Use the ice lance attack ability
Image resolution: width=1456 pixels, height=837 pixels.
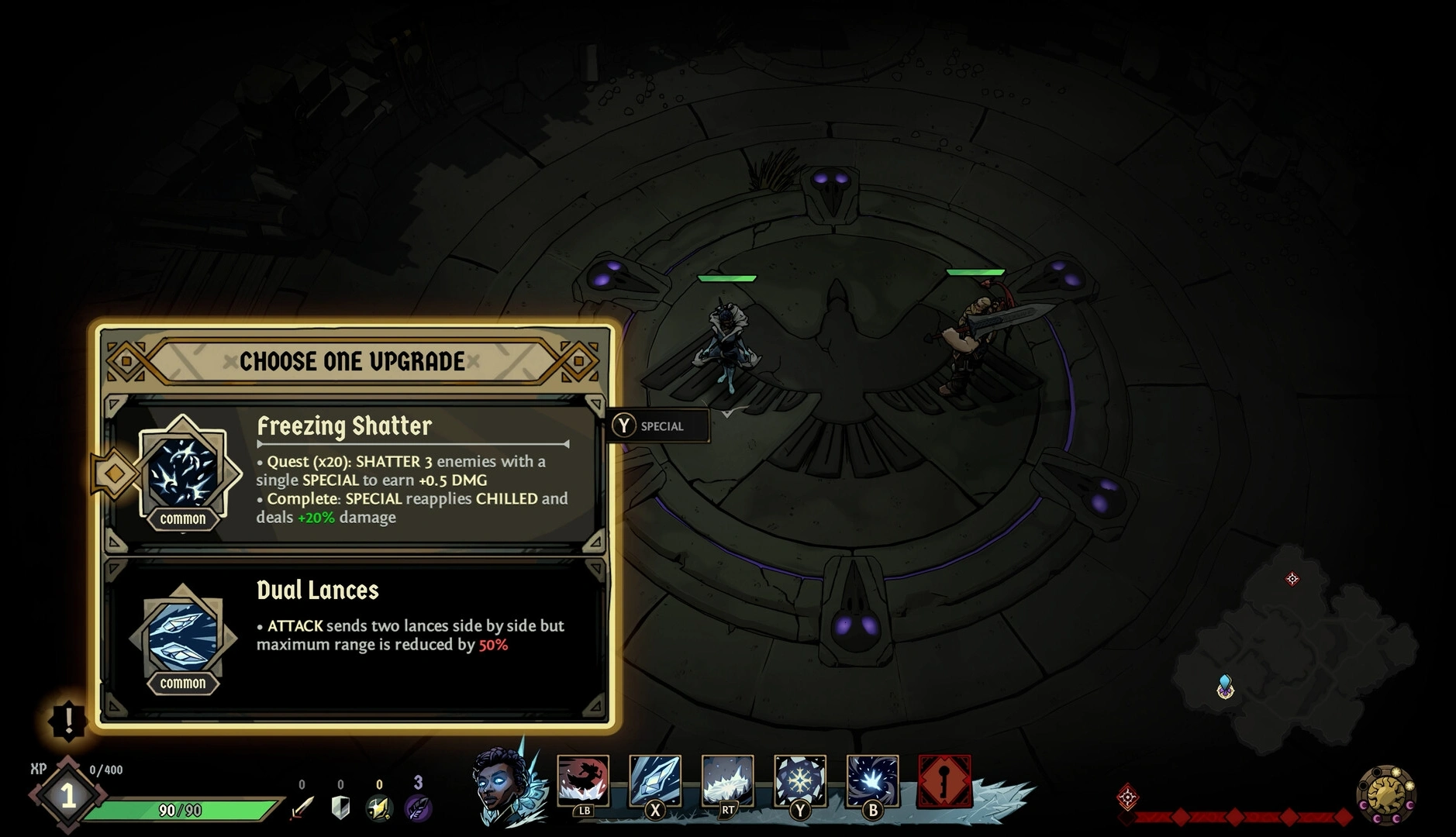[x=655, y=780]
